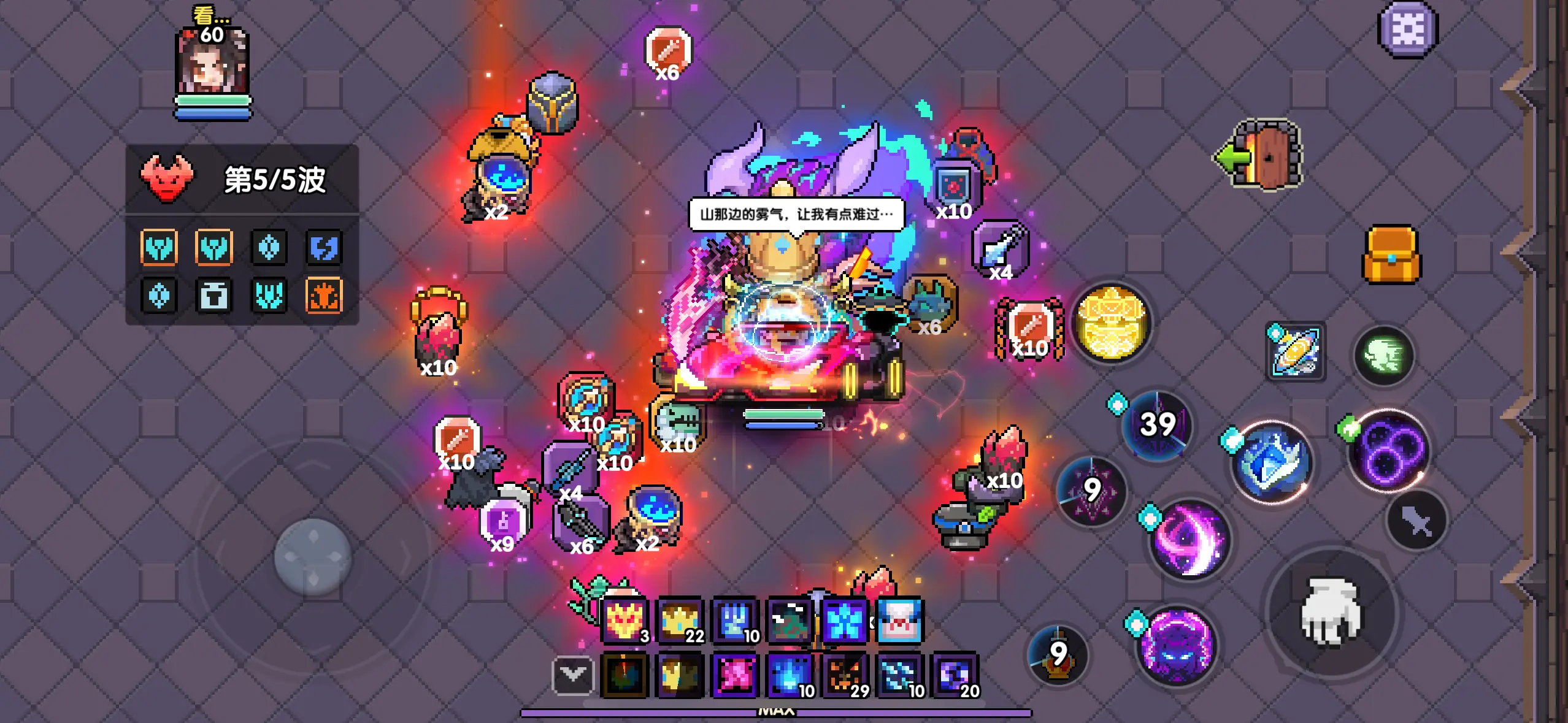Select the flame face skill showing count 3
Screen dimensions: 1568x723
pos(625,619)
